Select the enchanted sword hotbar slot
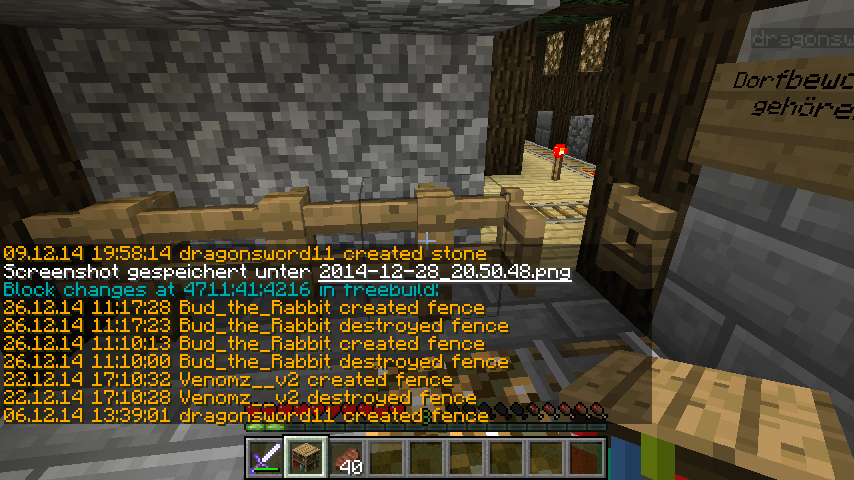 (265, 458)
